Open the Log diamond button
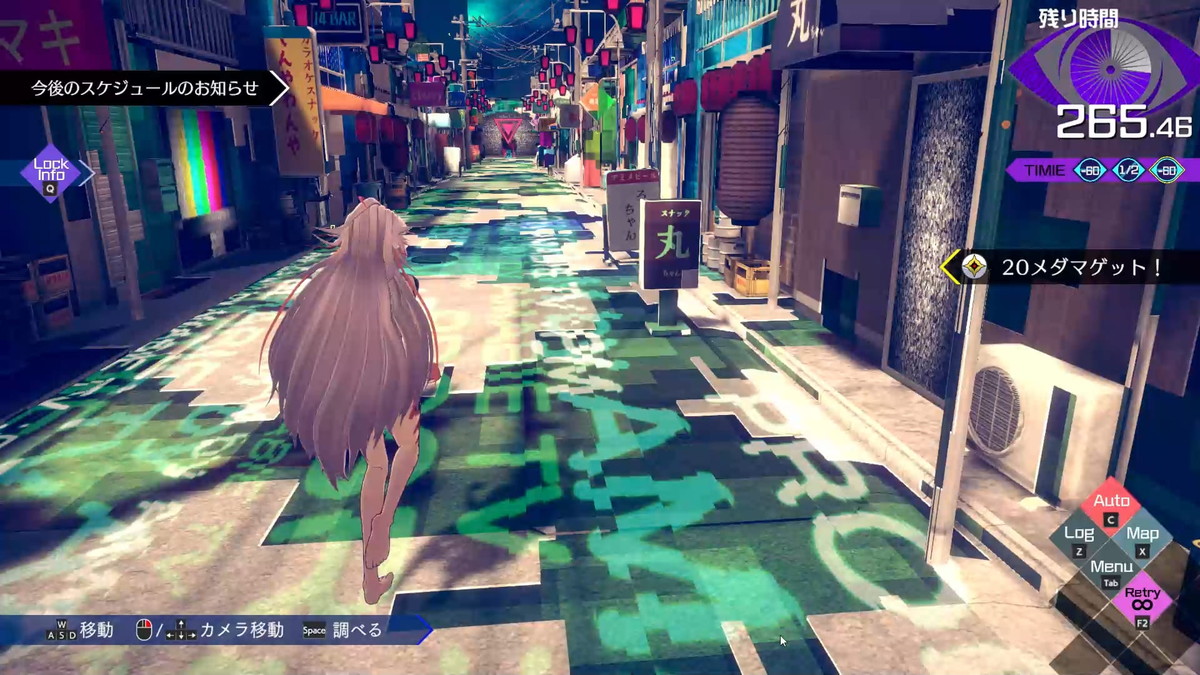The width and height of the screenshot is (1200, 675). (x=1079, y=538)
